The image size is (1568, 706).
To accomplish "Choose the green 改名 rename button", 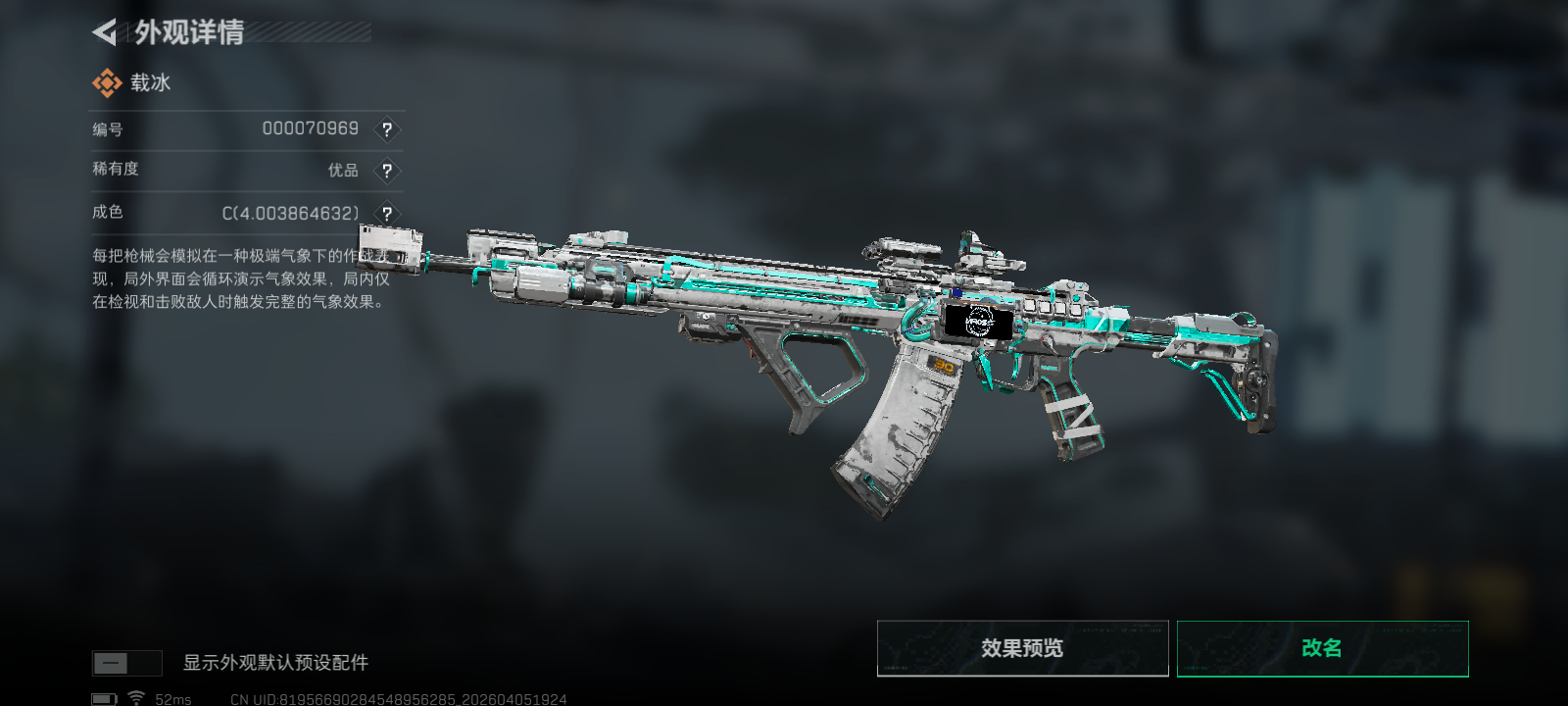I will (x=1322, y=648).
